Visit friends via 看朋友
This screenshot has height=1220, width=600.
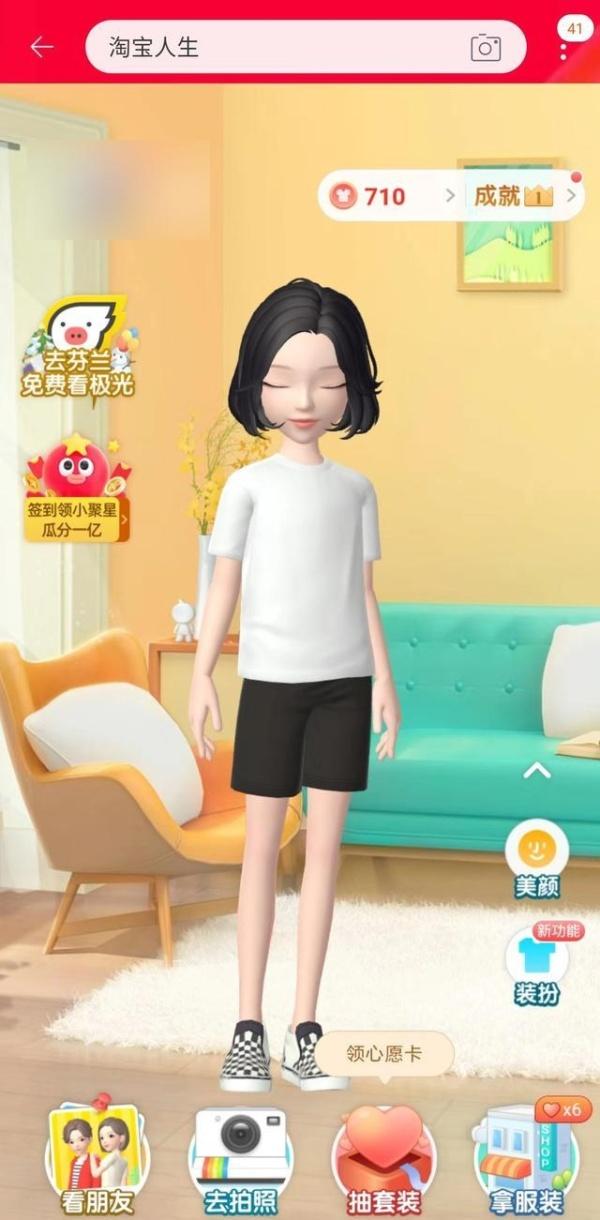click(95, 1160)
